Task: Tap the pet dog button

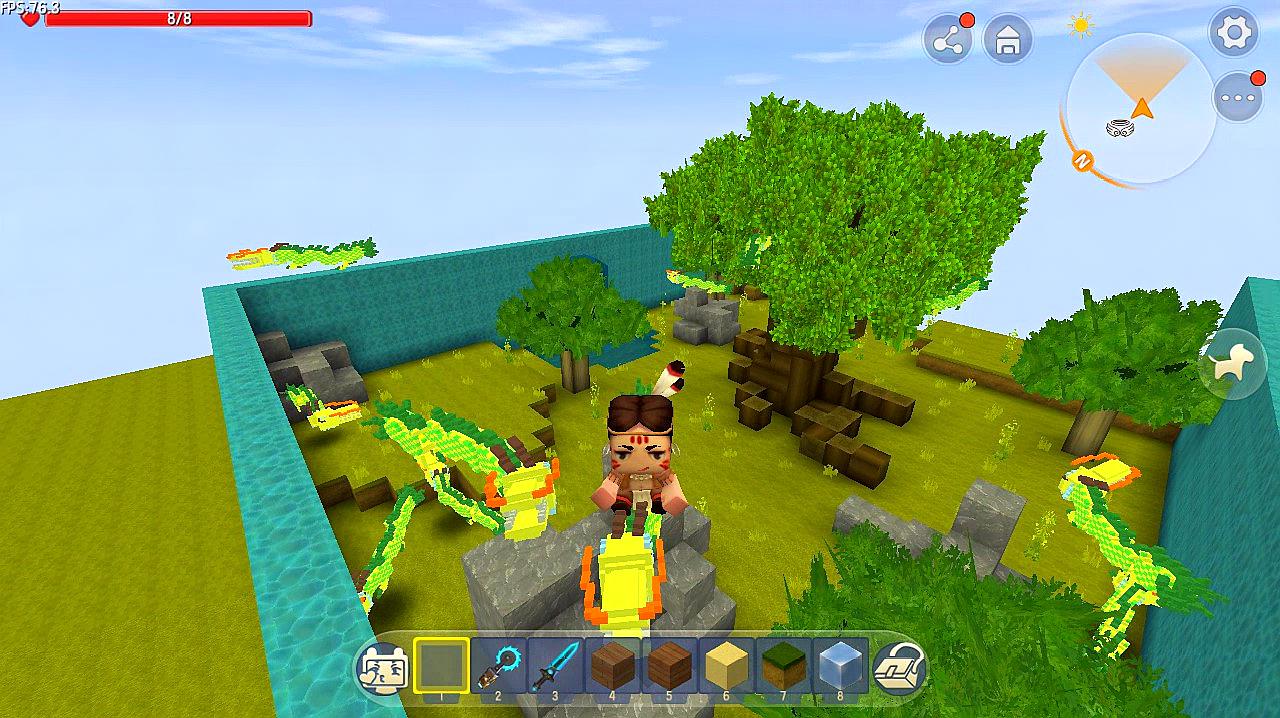Action: 1232,366
